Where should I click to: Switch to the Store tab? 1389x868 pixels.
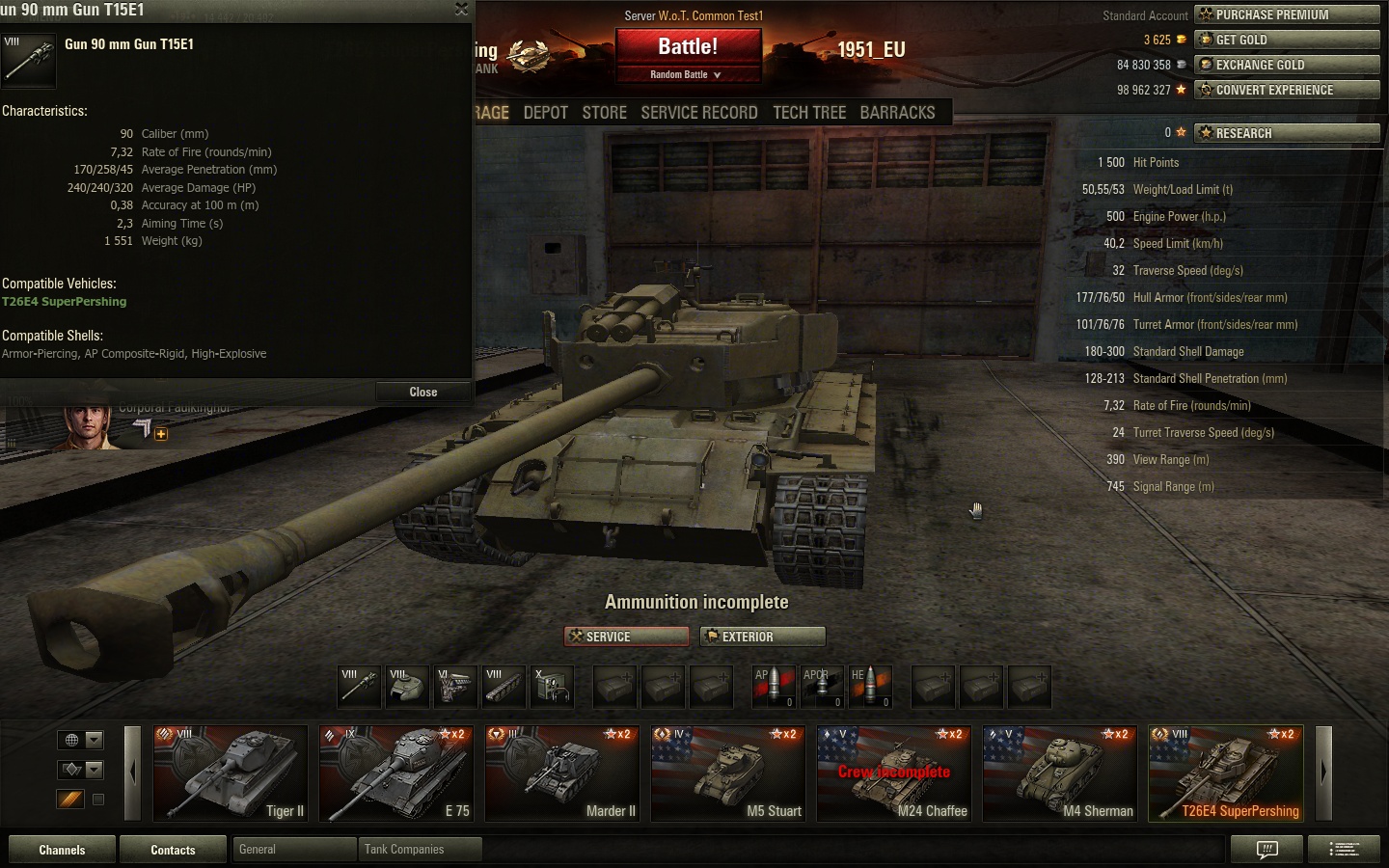604,113
